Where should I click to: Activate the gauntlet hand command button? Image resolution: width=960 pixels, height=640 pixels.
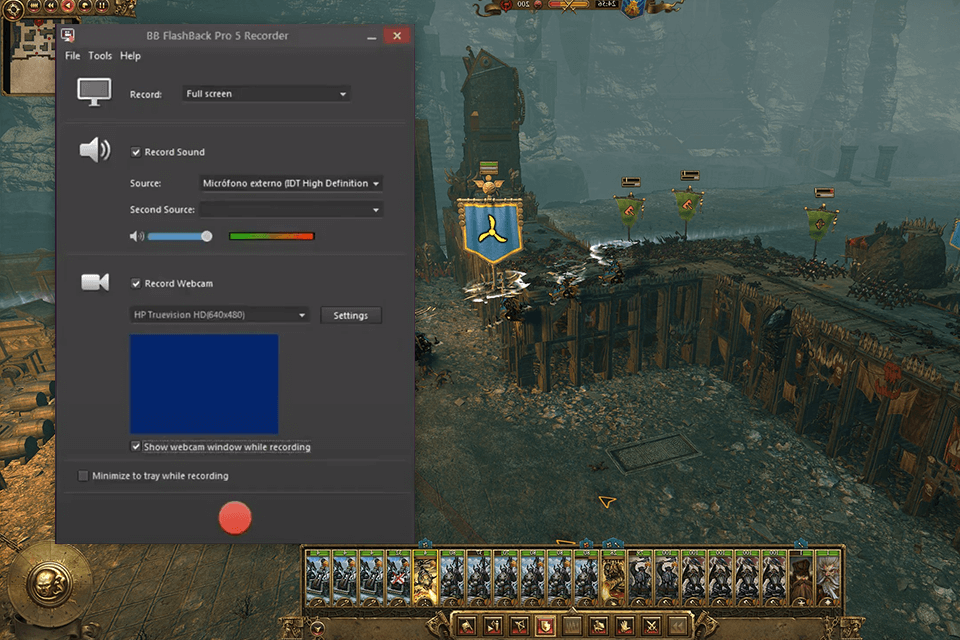626,627
